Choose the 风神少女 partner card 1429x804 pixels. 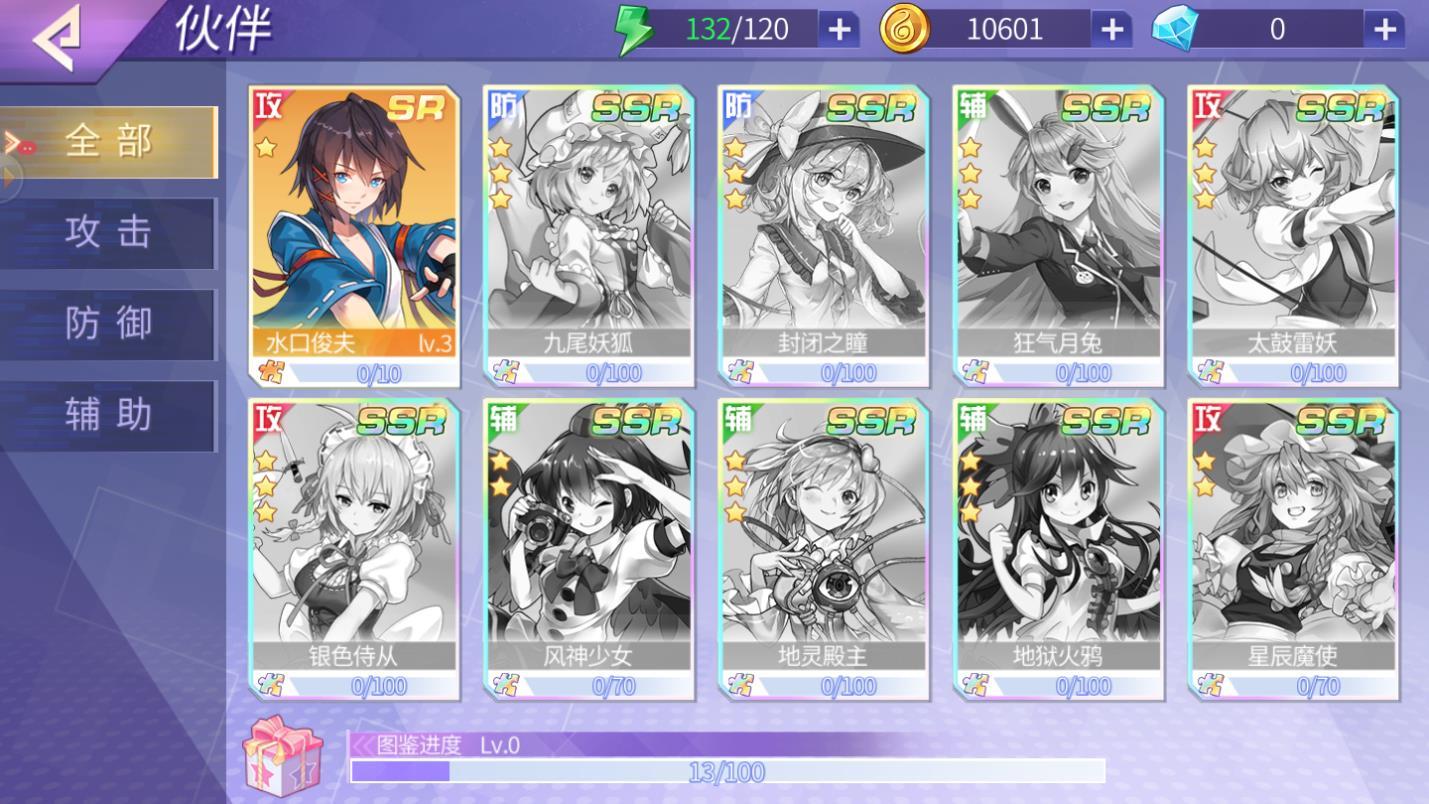point(589,548)
